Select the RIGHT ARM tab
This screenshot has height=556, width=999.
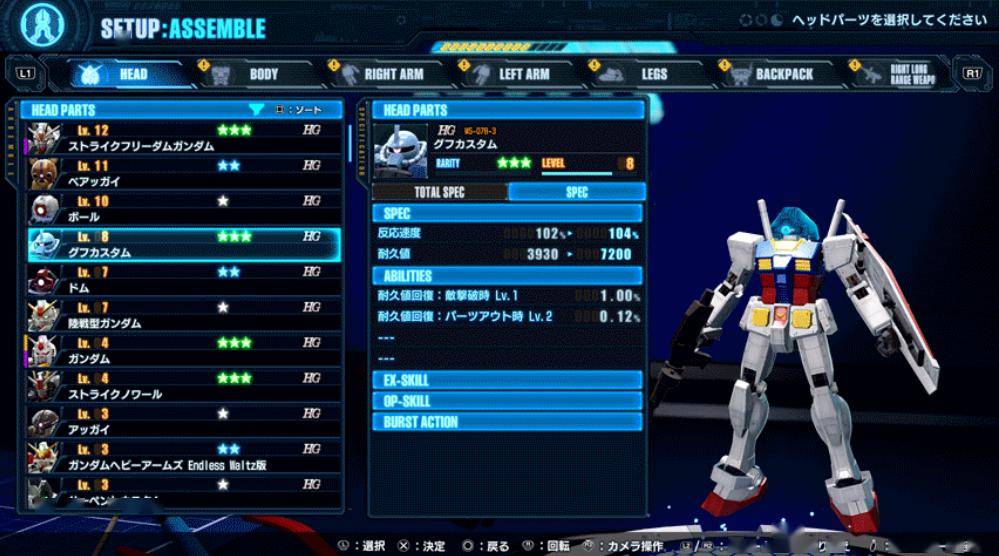pyautogui.click(x=392, y=74)
